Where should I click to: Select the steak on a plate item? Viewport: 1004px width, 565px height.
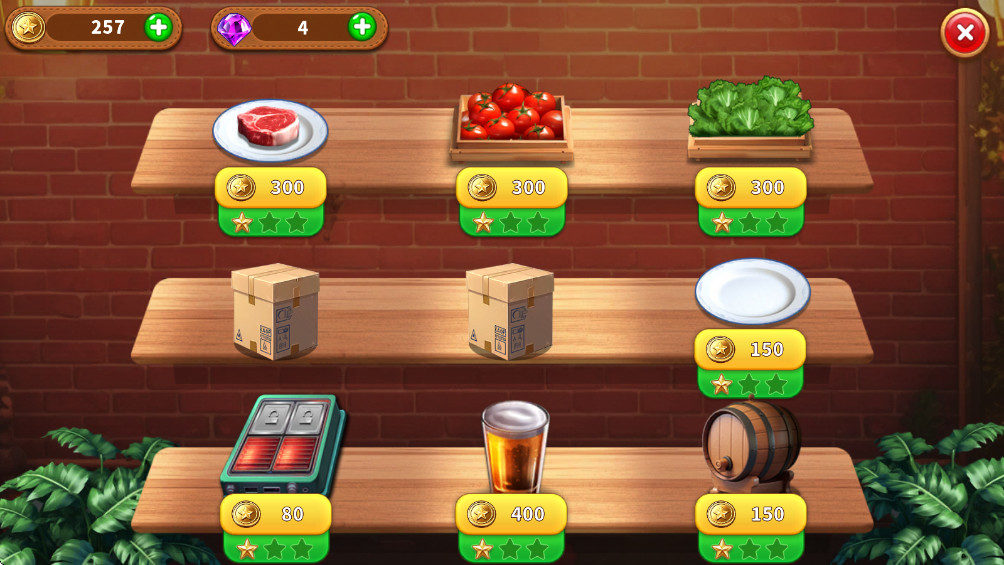[270, 130]
